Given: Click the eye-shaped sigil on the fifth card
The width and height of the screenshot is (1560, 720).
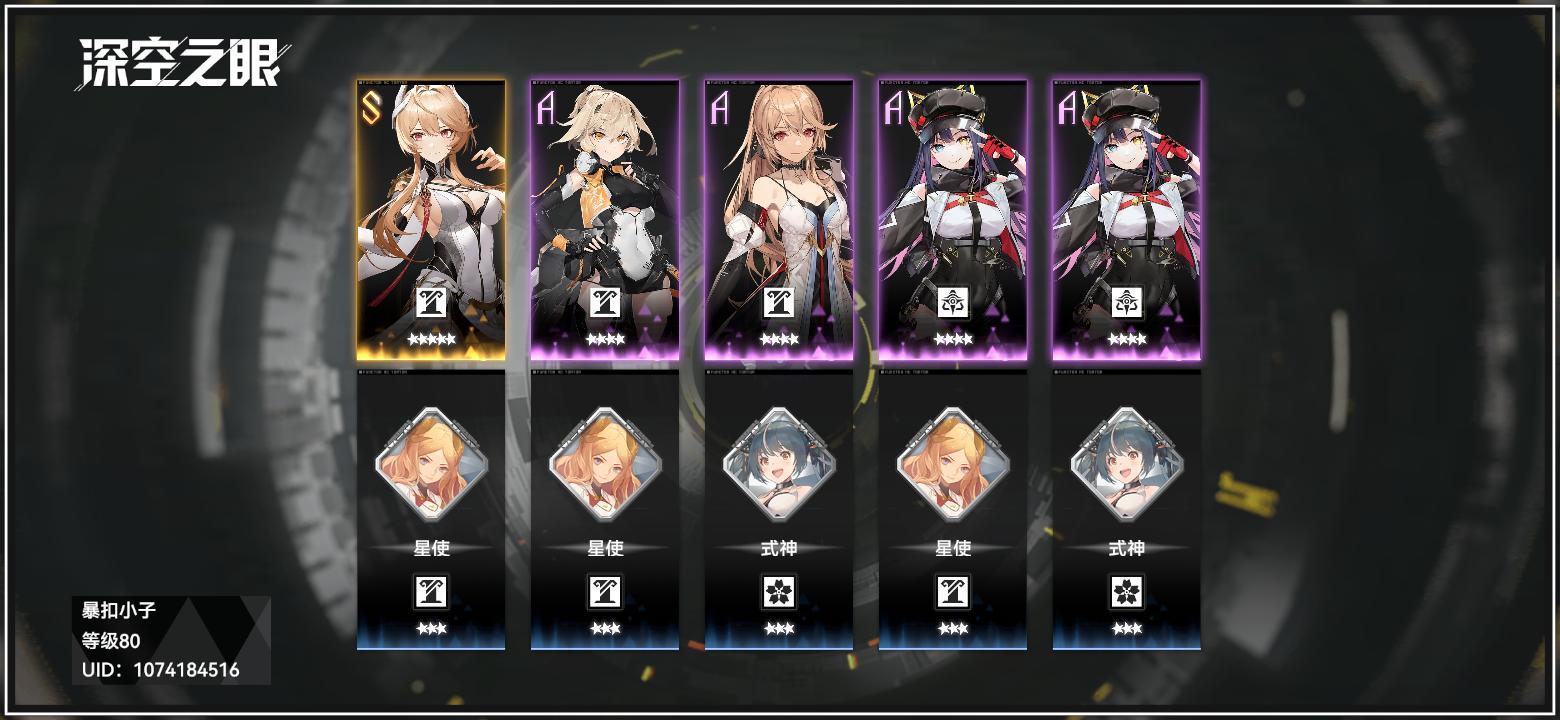Looking at the screenshot, I should pyautogui.click(x=1128, y=303).
